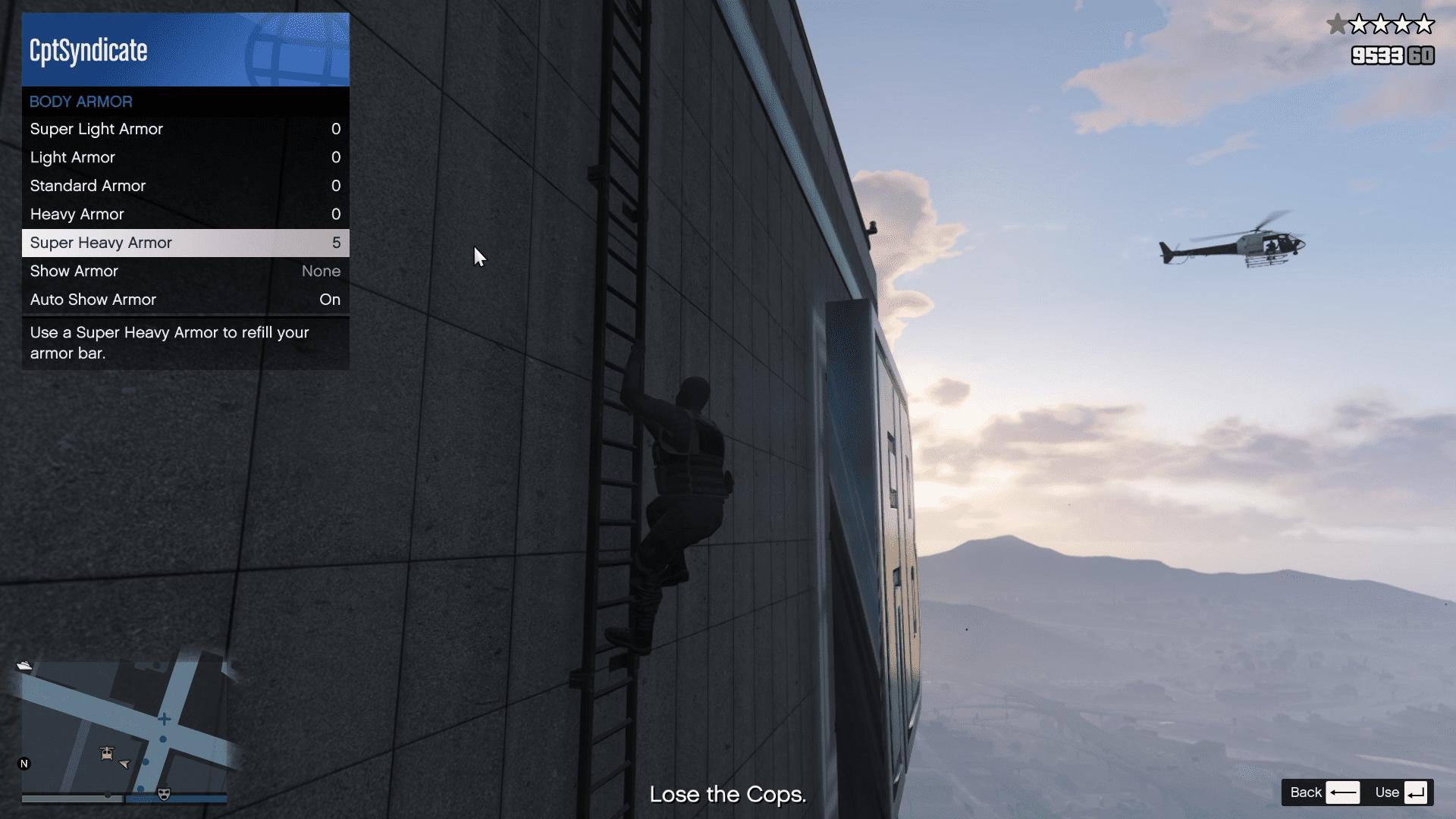Click the Use button
This screenshot has height=819, width=1456.
(x=1401, y=792)
